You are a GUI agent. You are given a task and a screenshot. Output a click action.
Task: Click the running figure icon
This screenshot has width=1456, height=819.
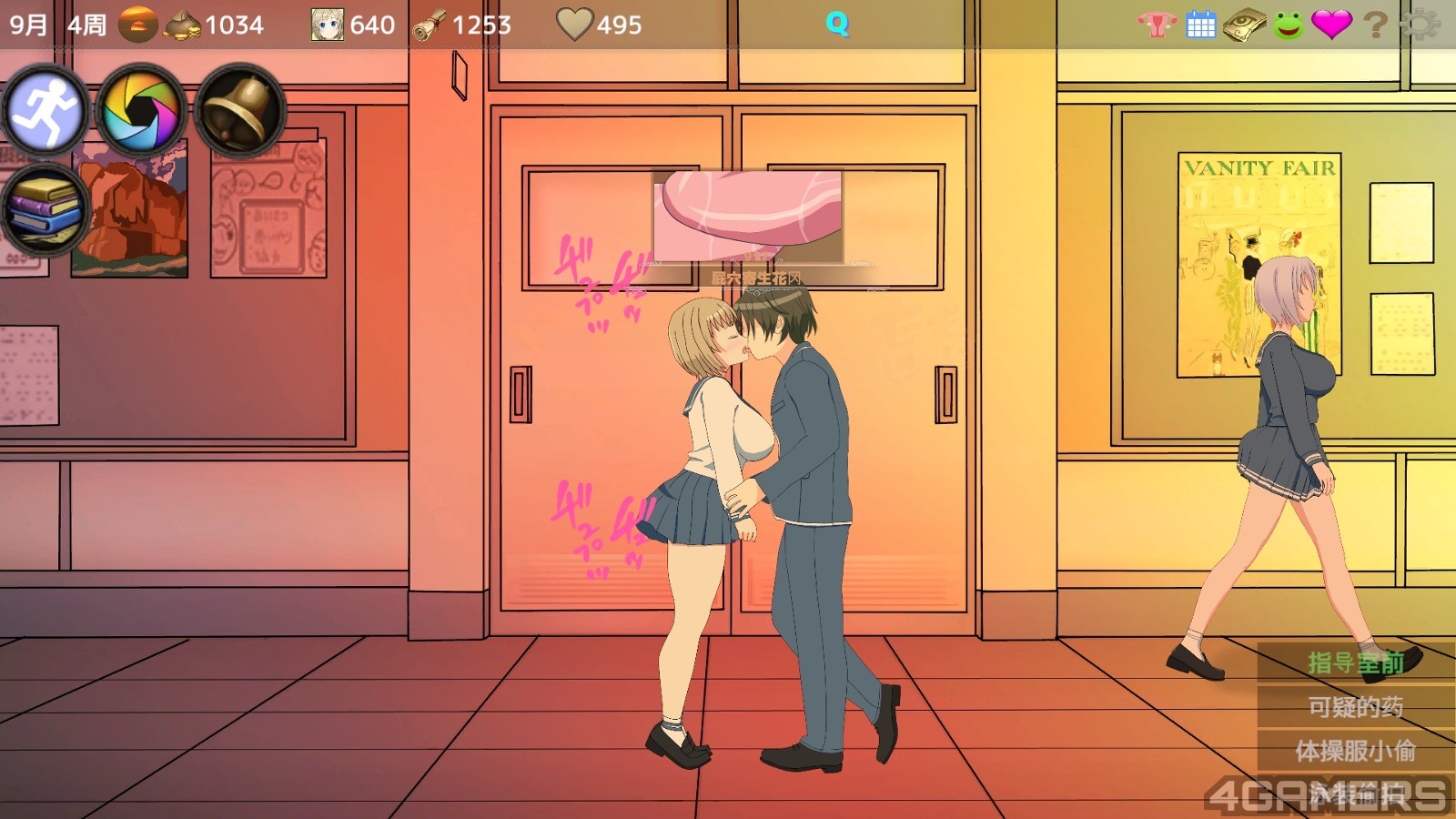(x=45, y=111)
